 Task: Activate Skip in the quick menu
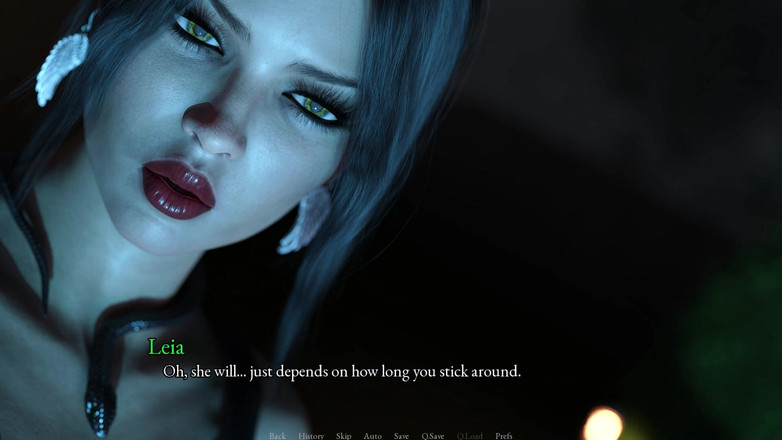pos(344,435)
